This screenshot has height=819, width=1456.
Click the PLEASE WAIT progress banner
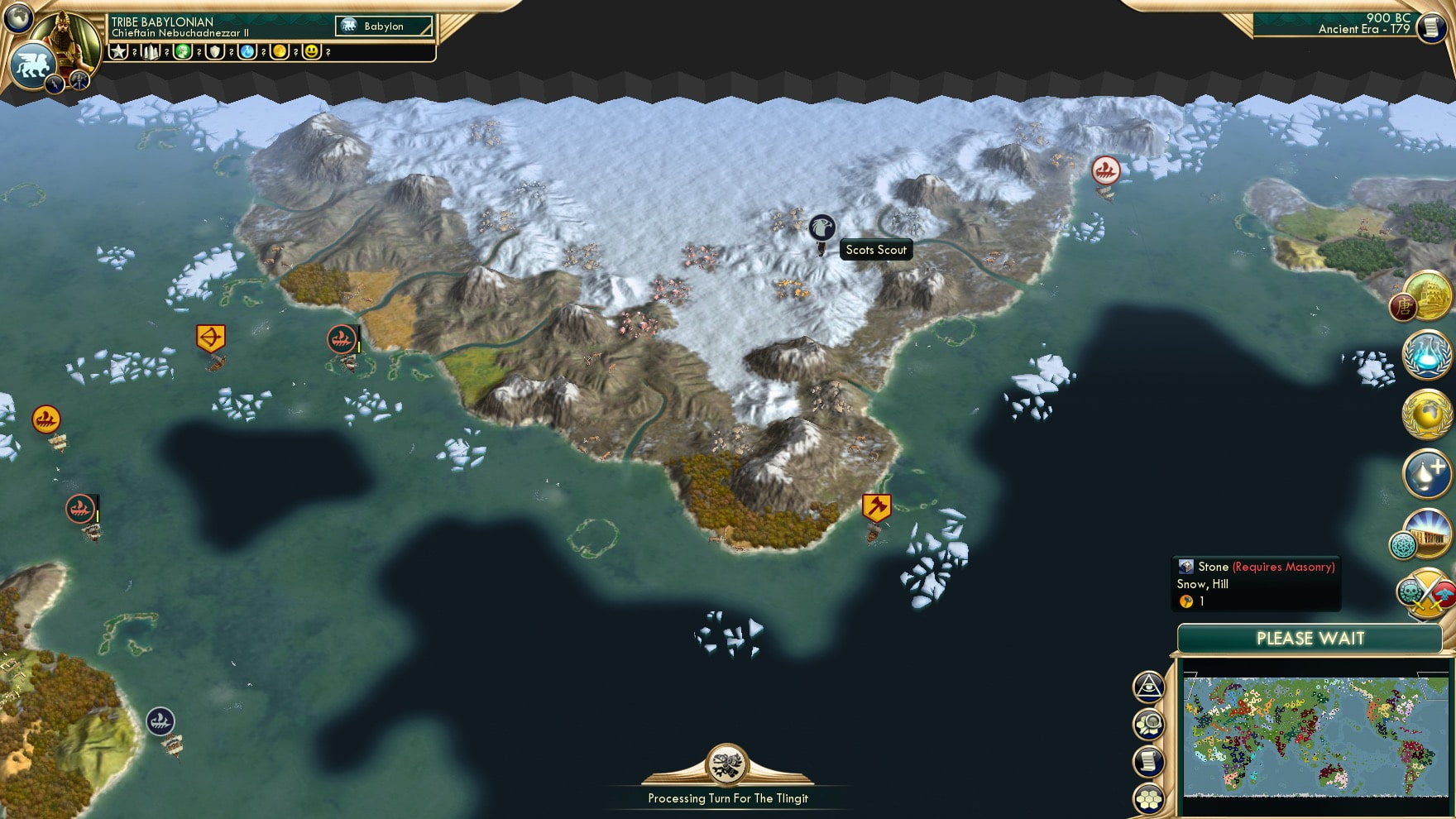click(1310, 639)
